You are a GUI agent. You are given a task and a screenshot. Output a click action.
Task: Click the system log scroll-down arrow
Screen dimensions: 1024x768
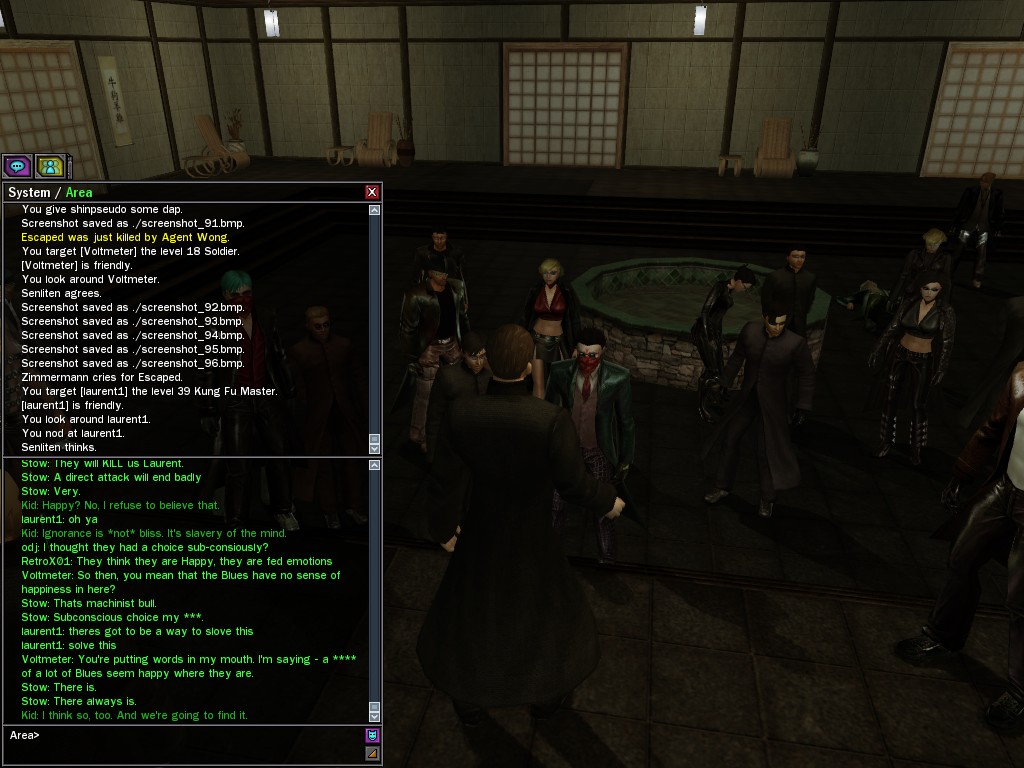tap(375, 448)
